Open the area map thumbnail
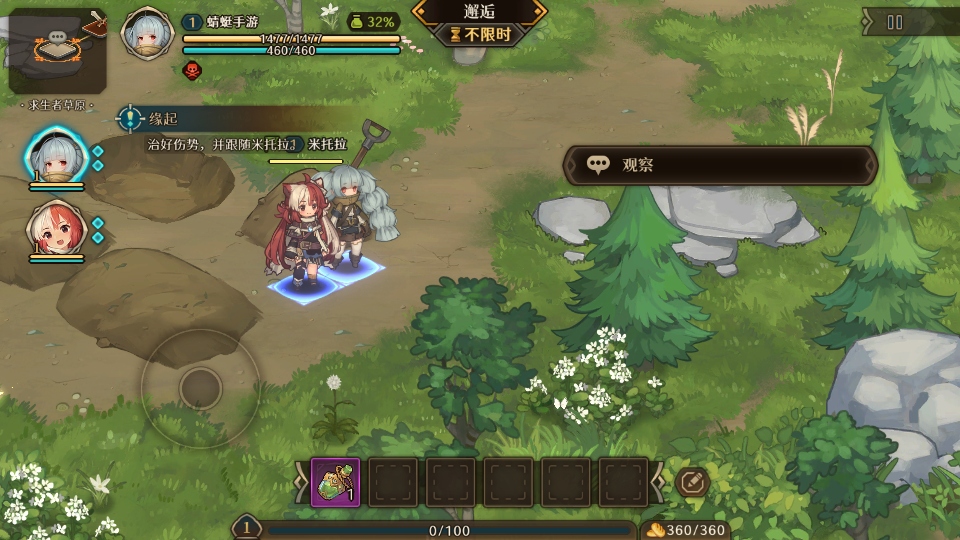960x540 pixels. point(57,52)
